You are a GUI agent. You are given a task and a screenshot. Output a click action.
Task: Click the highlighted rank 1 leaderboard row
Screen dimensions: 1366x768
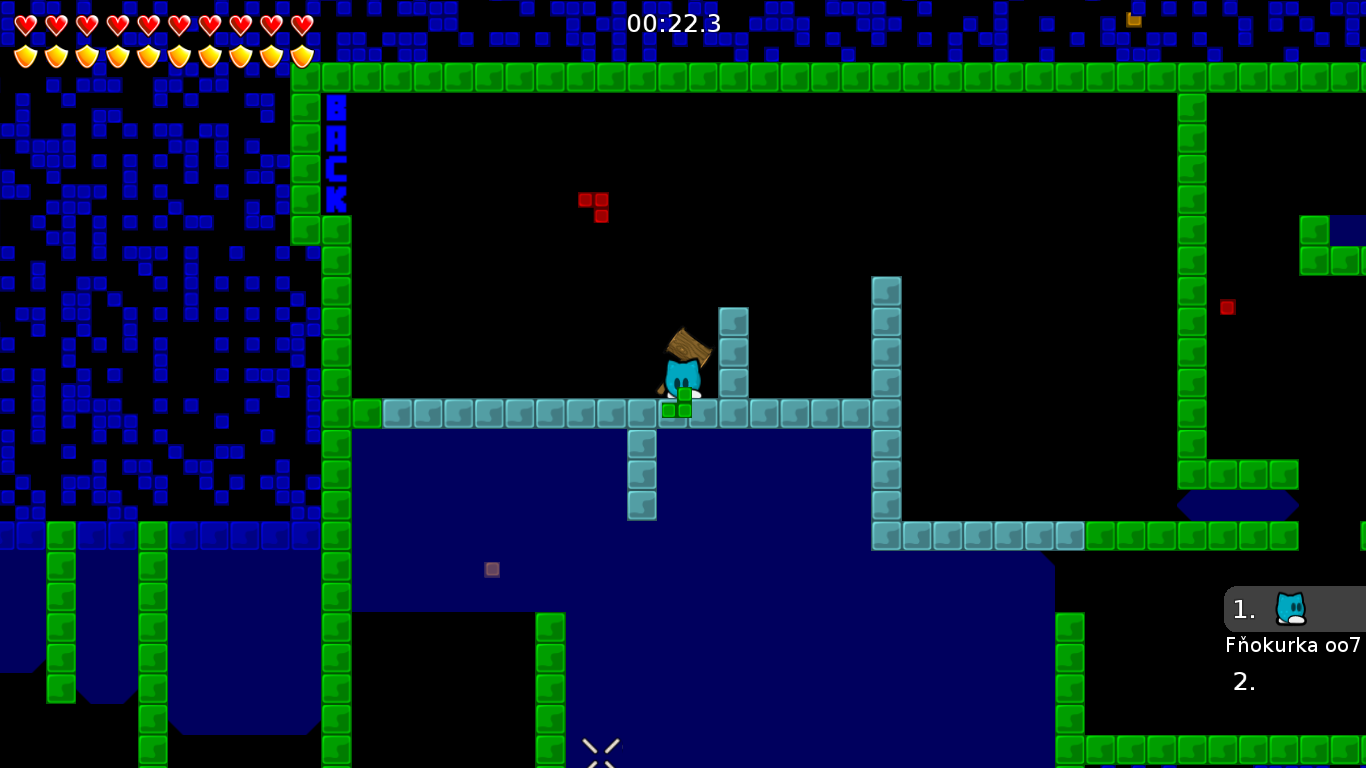[x=1290, y=609]
